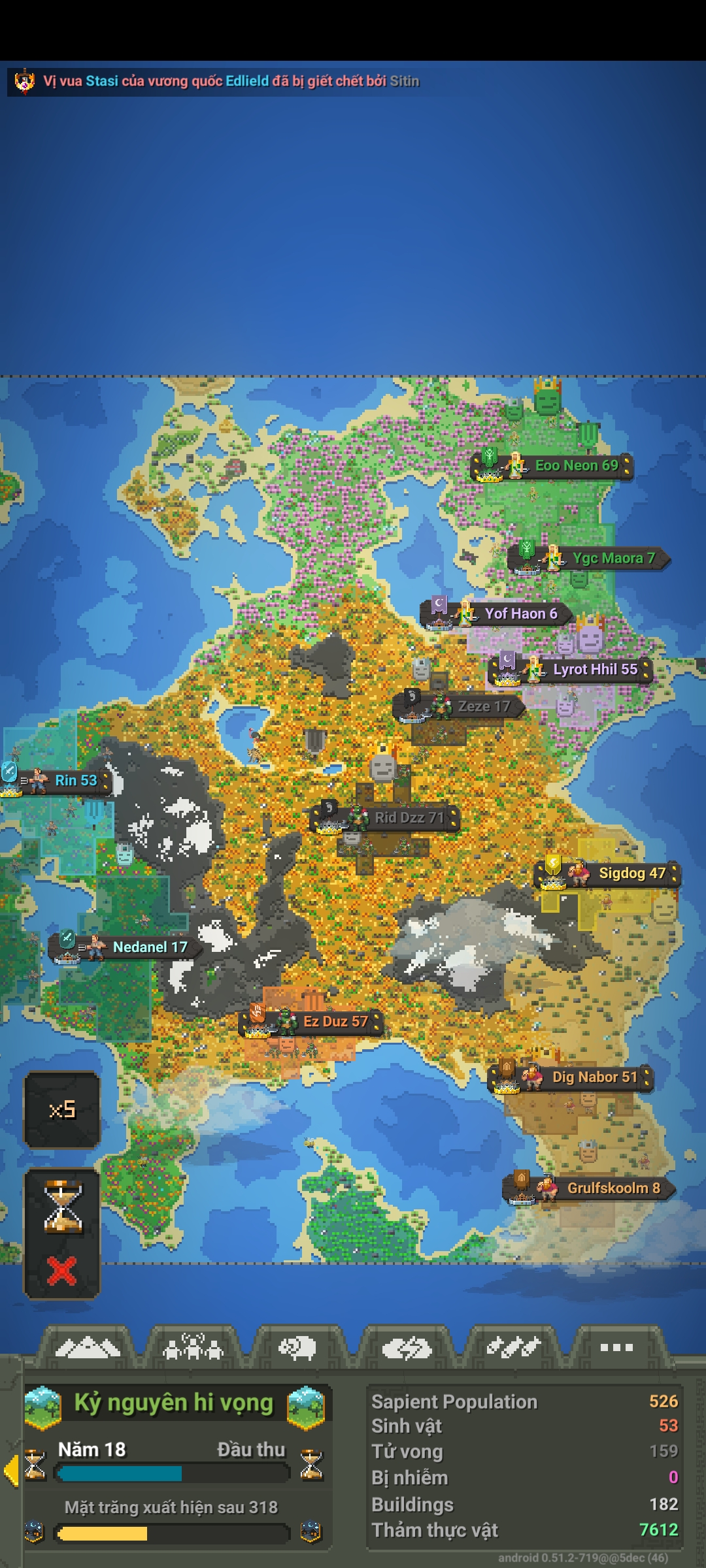Choose the Lyrot Hhil 55 kingdom label
The image size is (706, 1568).
tap(594, 670)
